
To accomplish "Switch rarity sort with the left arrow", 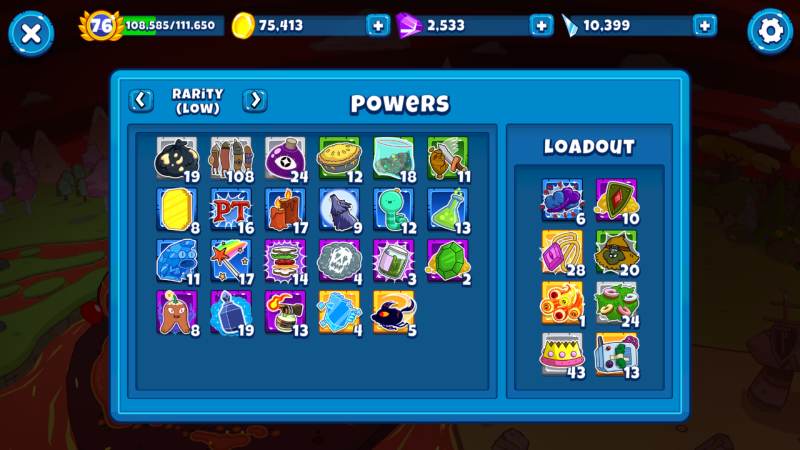I will click(x=141, y=100).
